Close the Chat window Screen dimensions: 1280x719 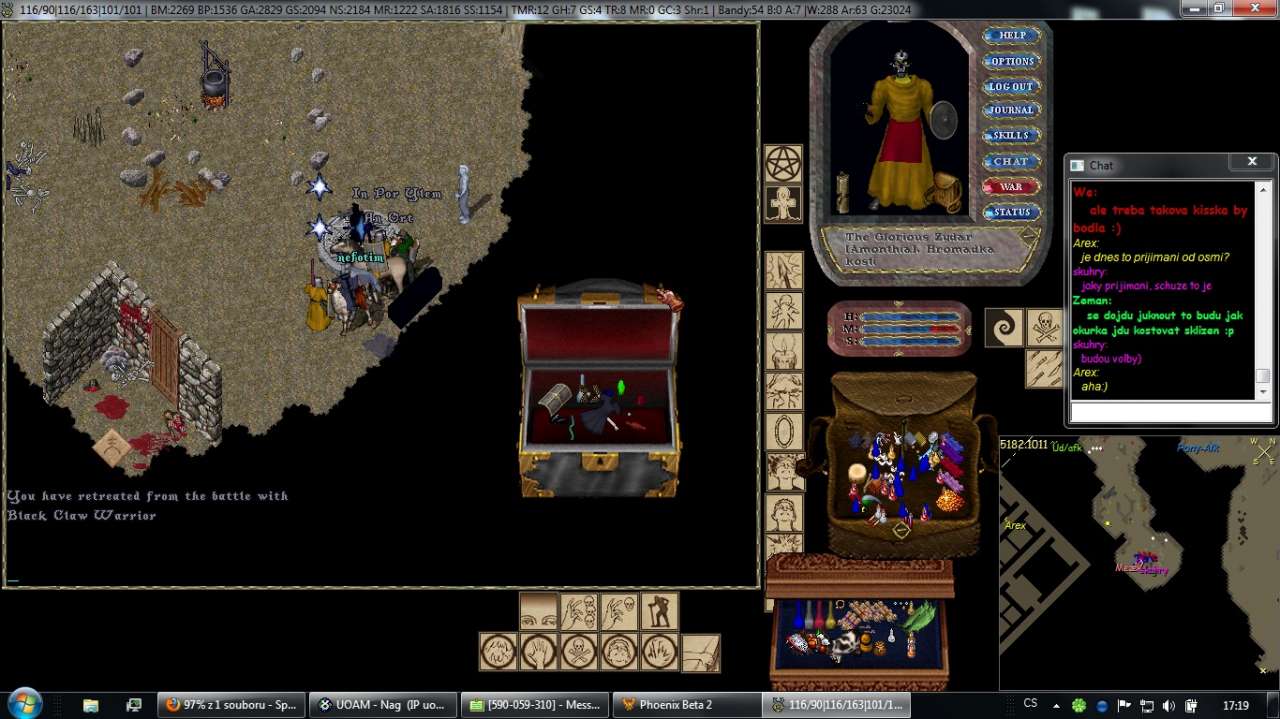(x=1251, y=162)
